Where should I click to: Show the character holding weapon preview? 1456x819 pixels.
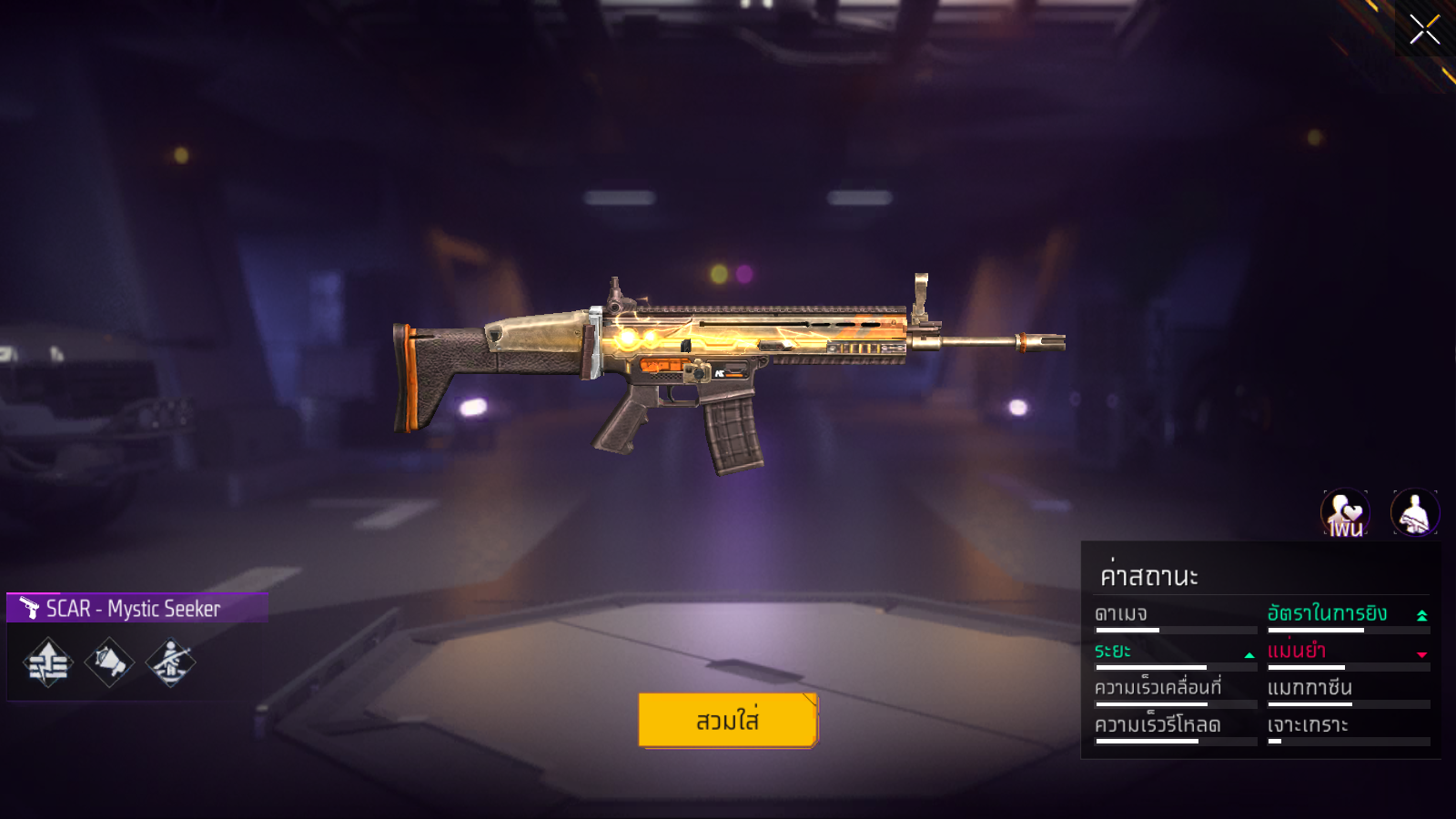[1414, 513]
